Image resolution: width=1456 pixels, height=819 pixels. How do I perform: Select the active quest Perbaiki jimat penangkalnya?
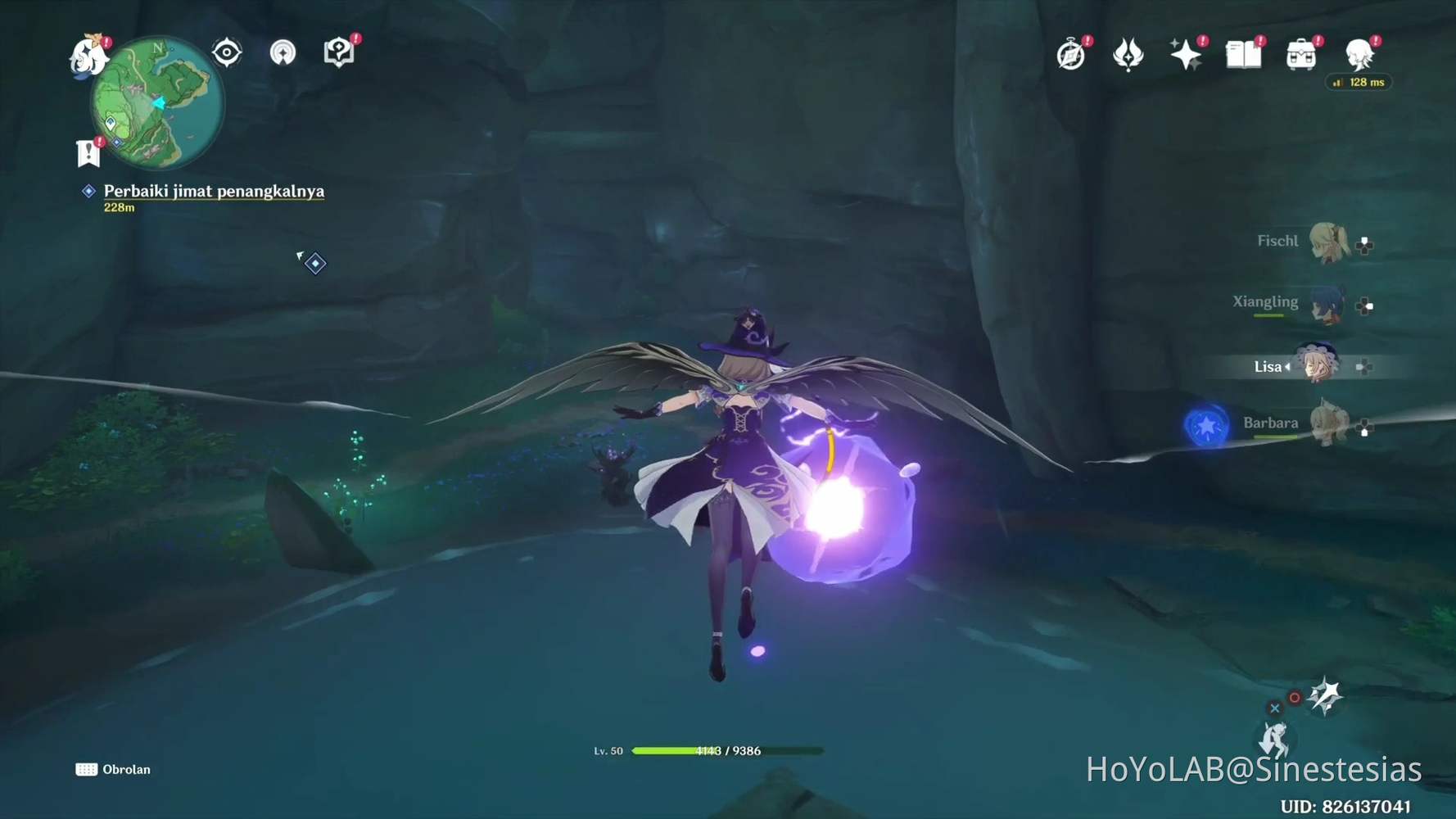click(x=213, y=191)
